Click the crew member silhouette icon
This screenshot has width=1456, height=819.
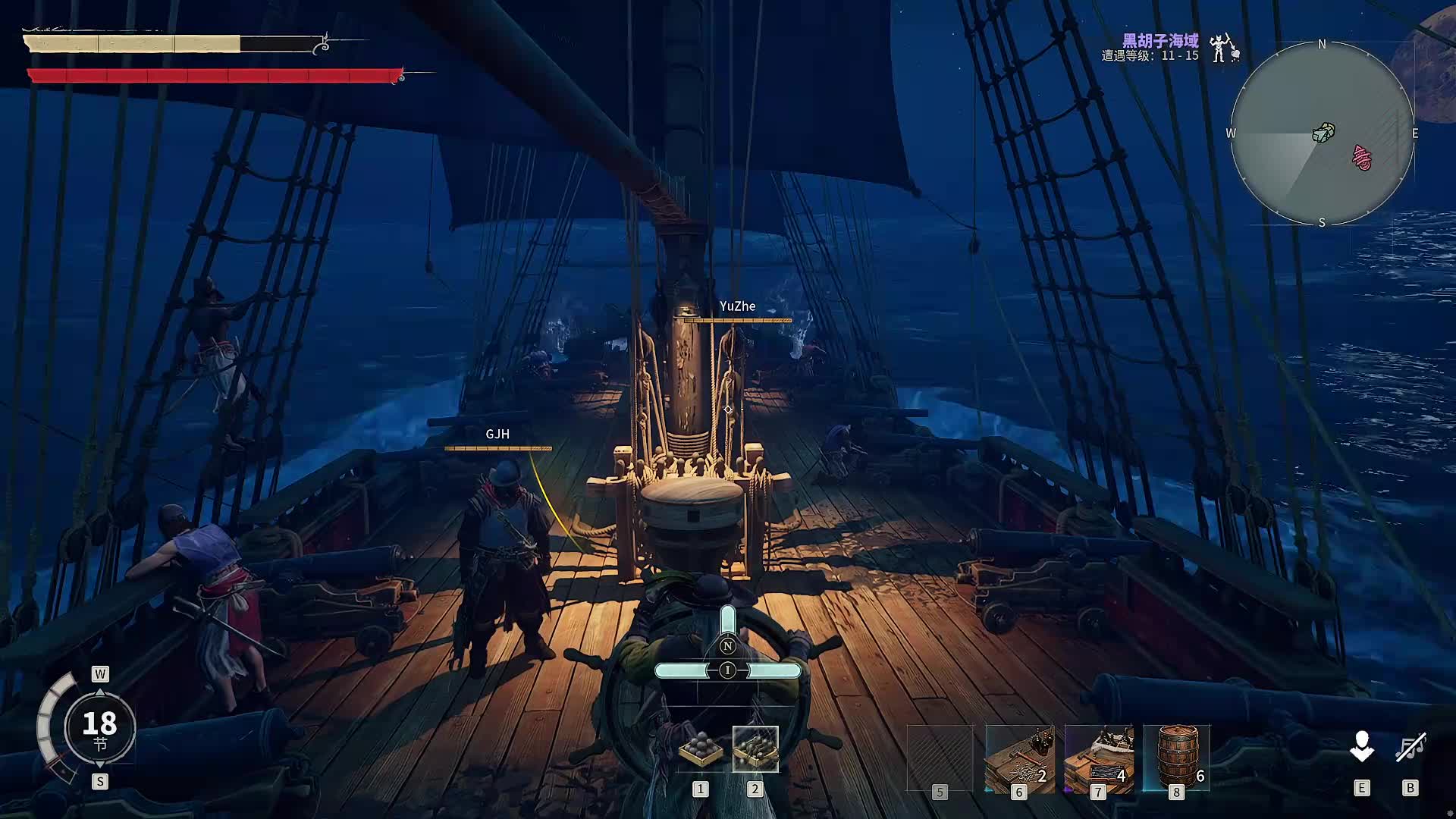[1362, 747]
